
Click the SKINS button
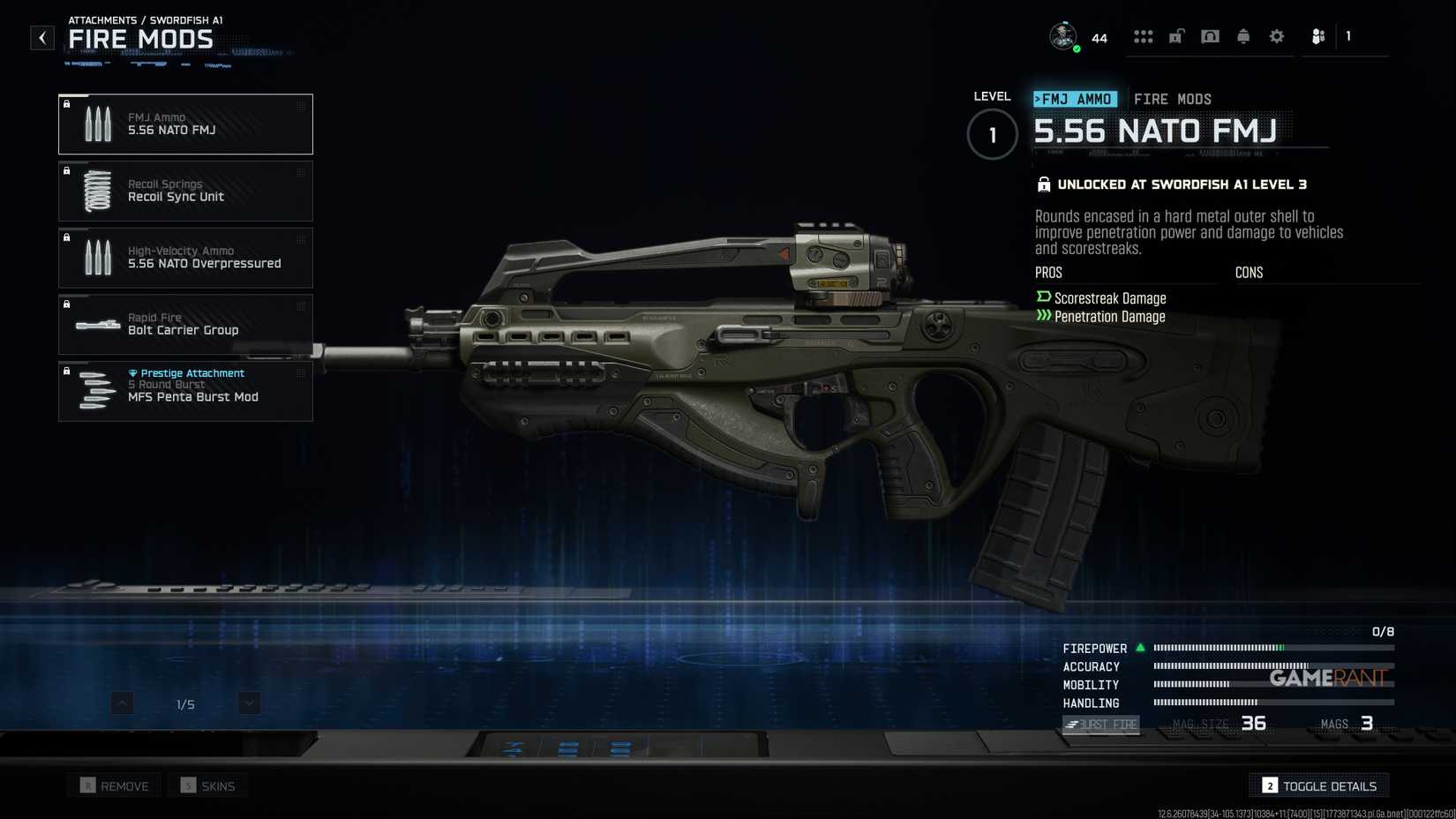207,785
